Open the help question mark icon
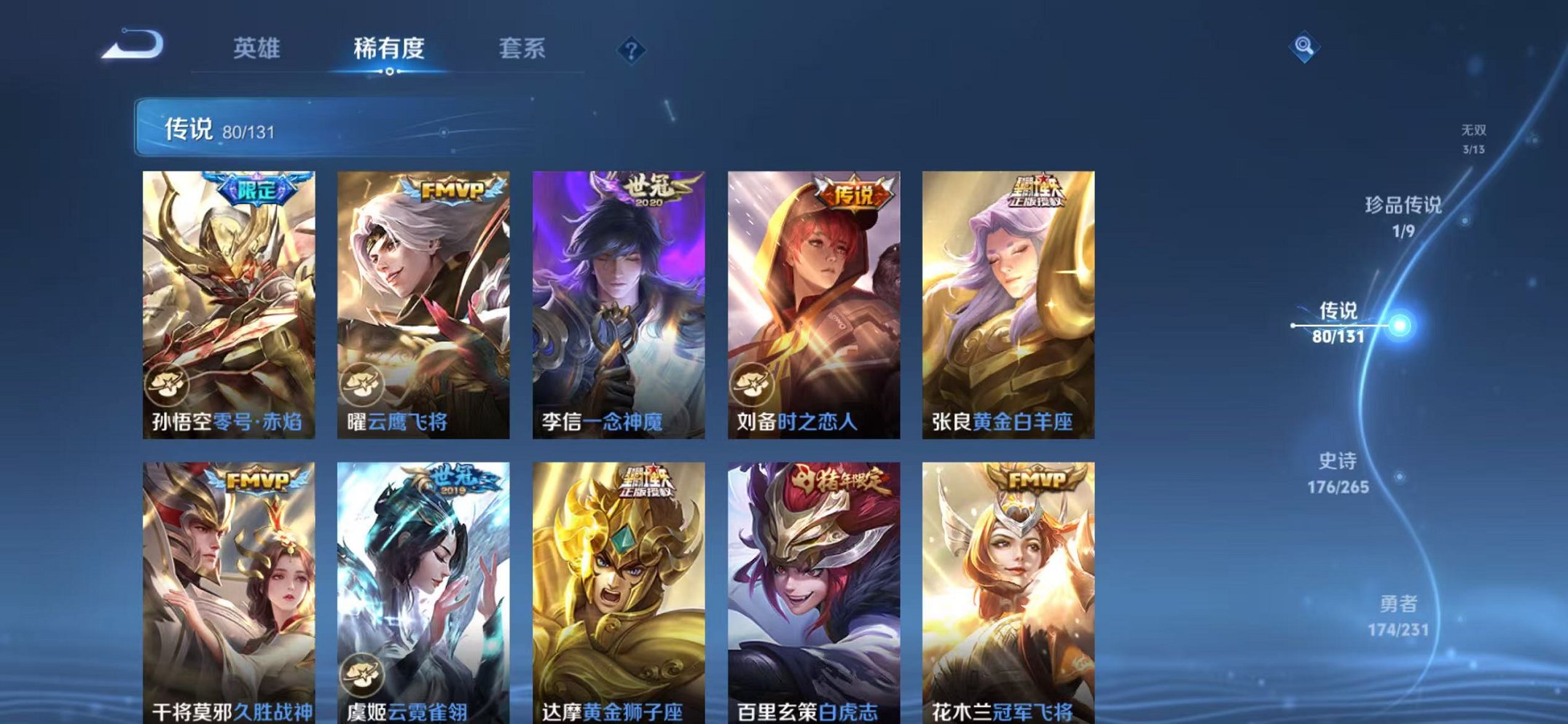Screen dimensions: 1568x724 point(631,50)
